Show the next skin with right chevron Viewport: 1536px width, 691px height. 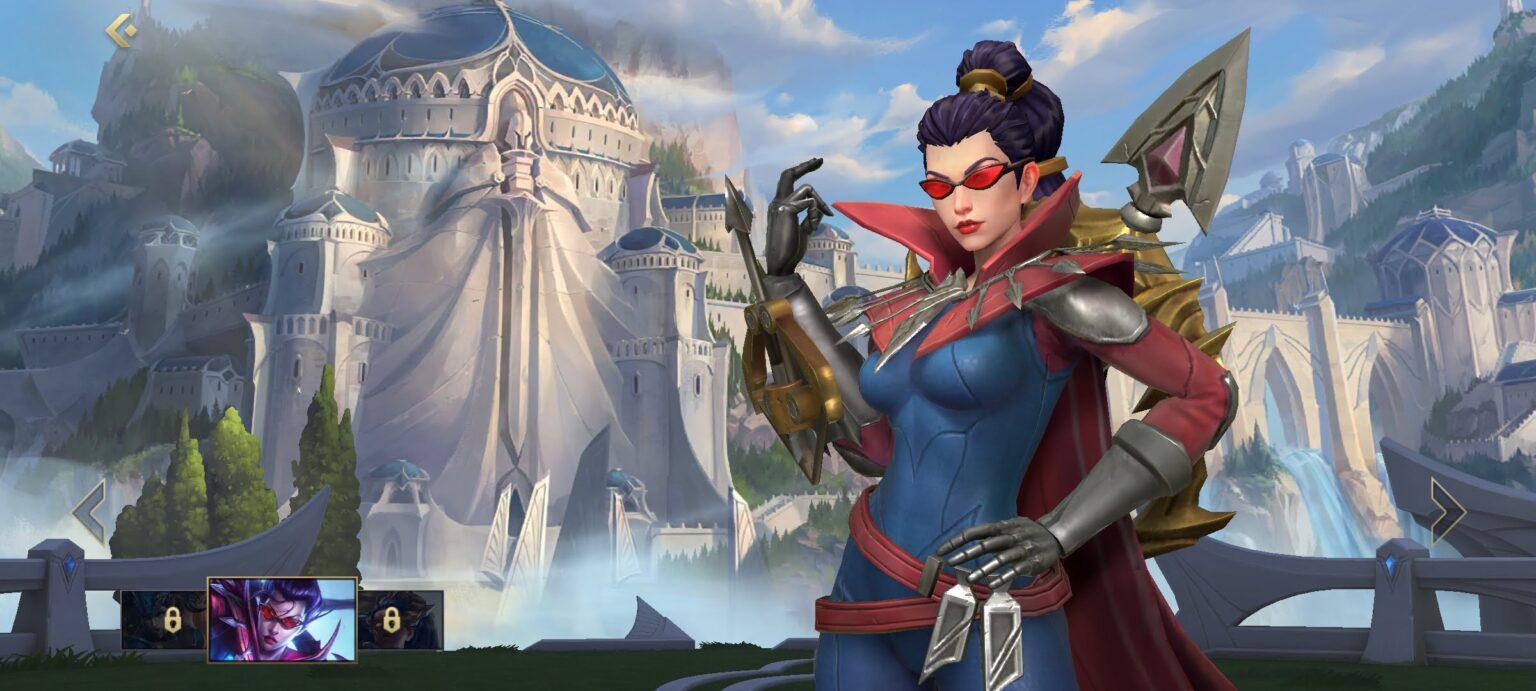click(1446, 511)
